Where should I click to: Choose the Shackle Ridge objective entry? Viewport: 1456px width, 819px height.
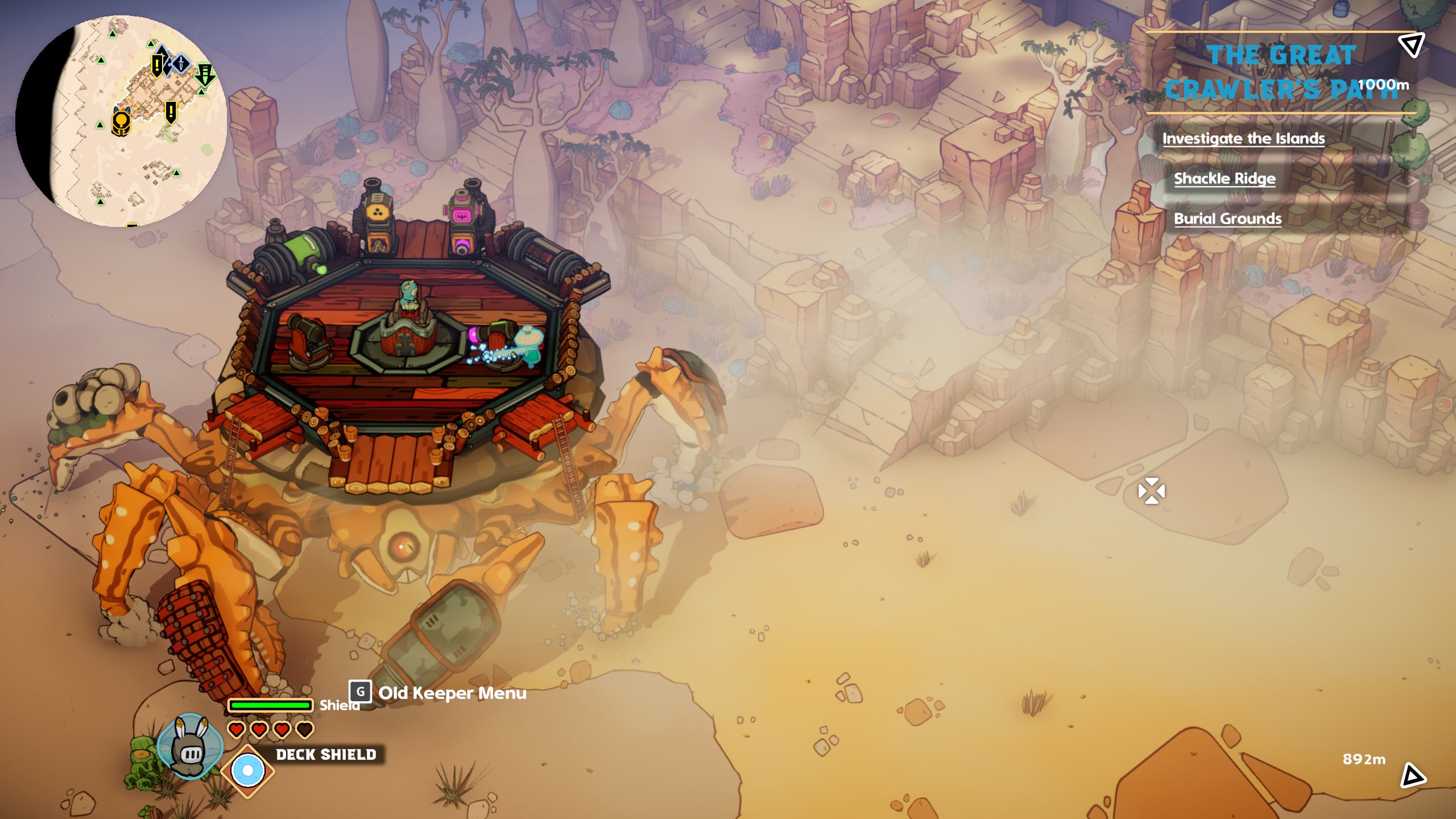(x=1225, y=179)
